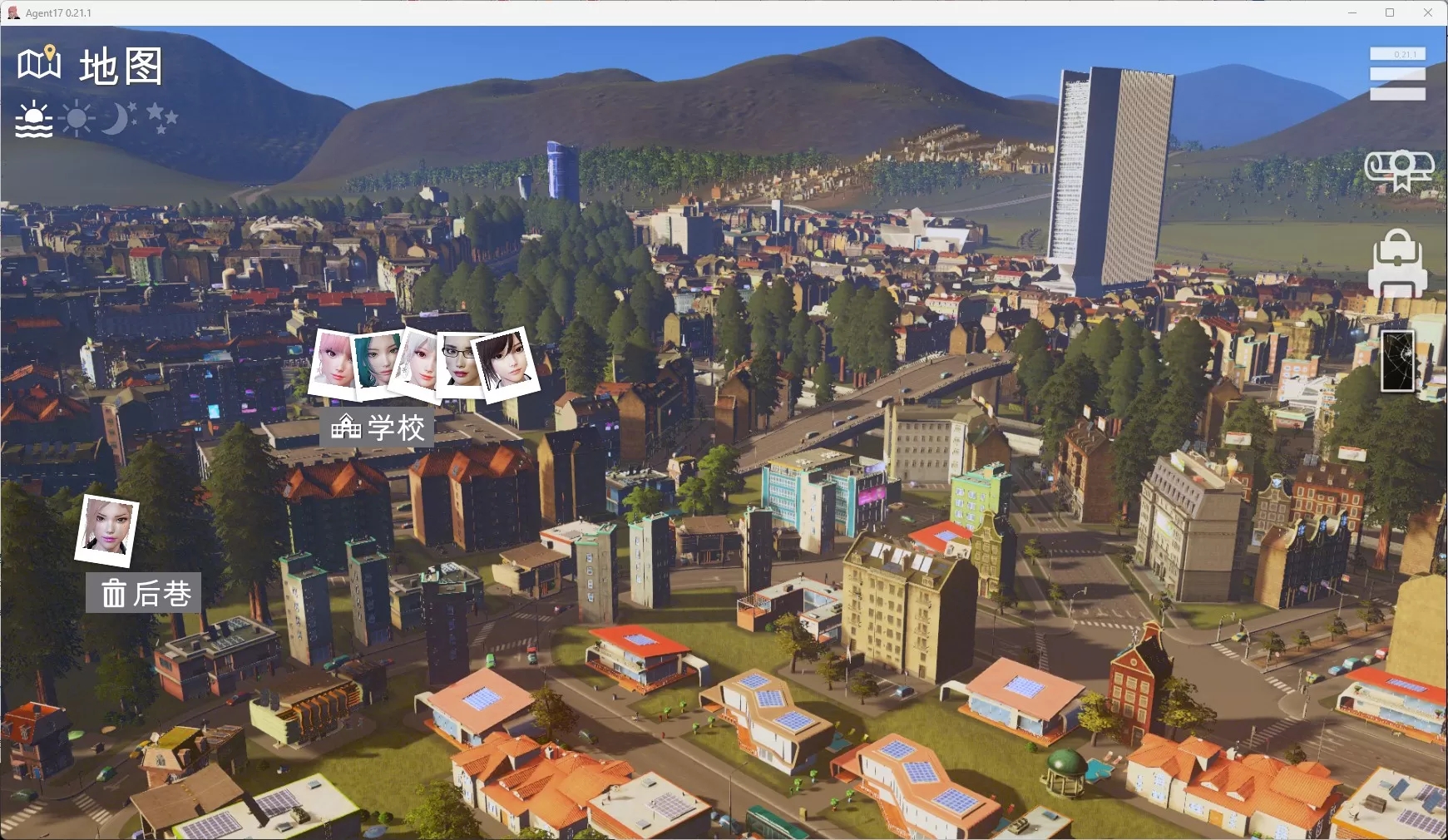Maximize the Agent17 window
The image size is (1448, 840).
1389,12
